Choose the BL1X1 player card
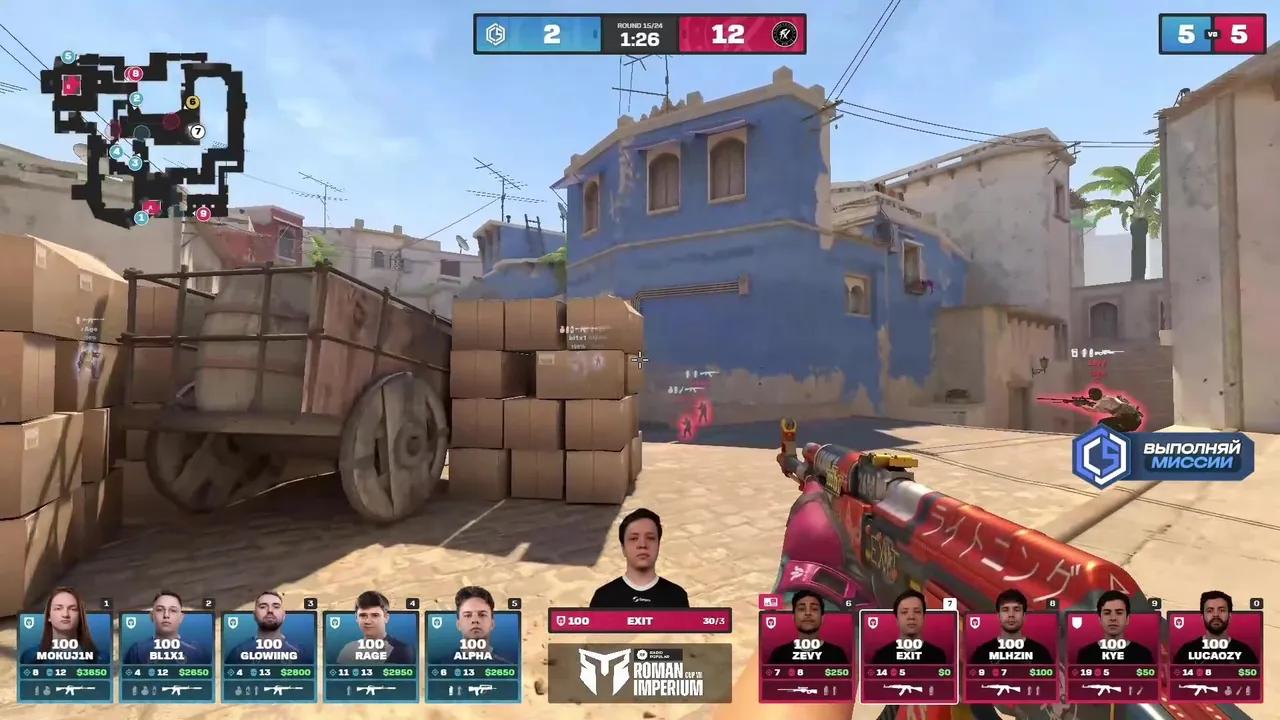The image size is (1280, 720). point(167,650)
